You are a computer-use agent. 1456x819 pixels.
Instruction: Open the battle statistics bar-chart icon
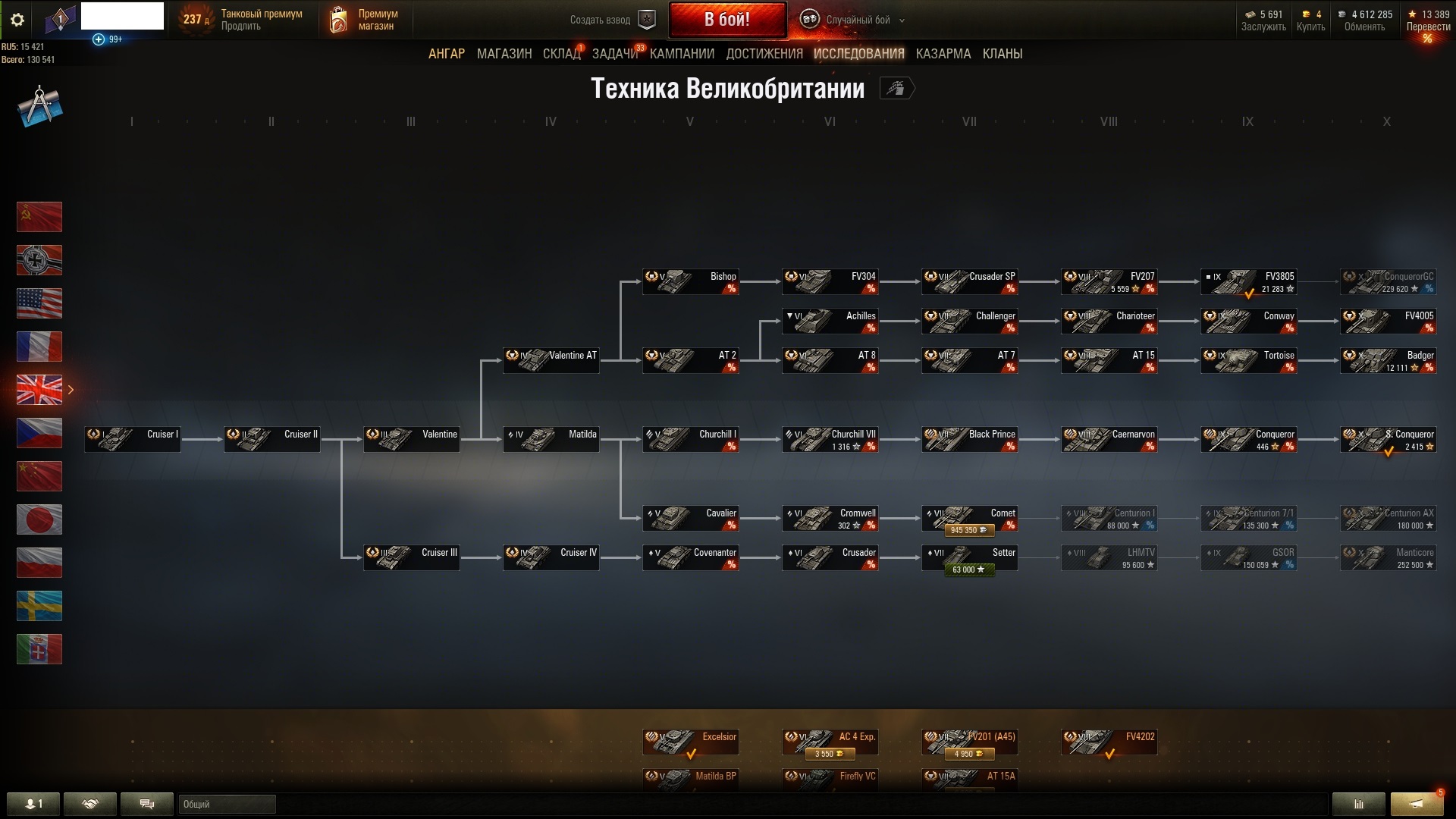[1357, 804]
